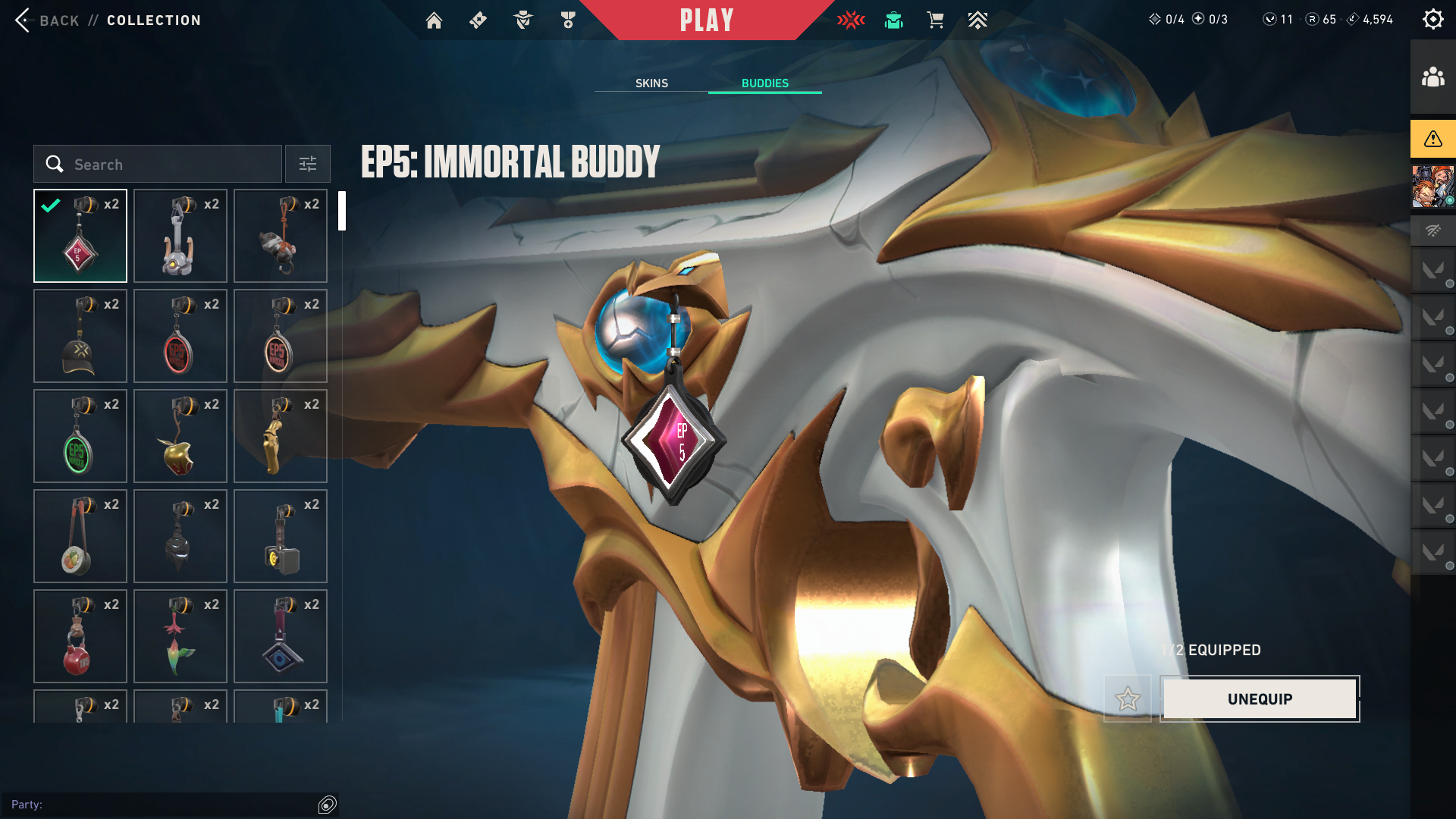This screenshot has width=1456, height=819.
Task: Open the settings gear
Action: (1432, 20)
